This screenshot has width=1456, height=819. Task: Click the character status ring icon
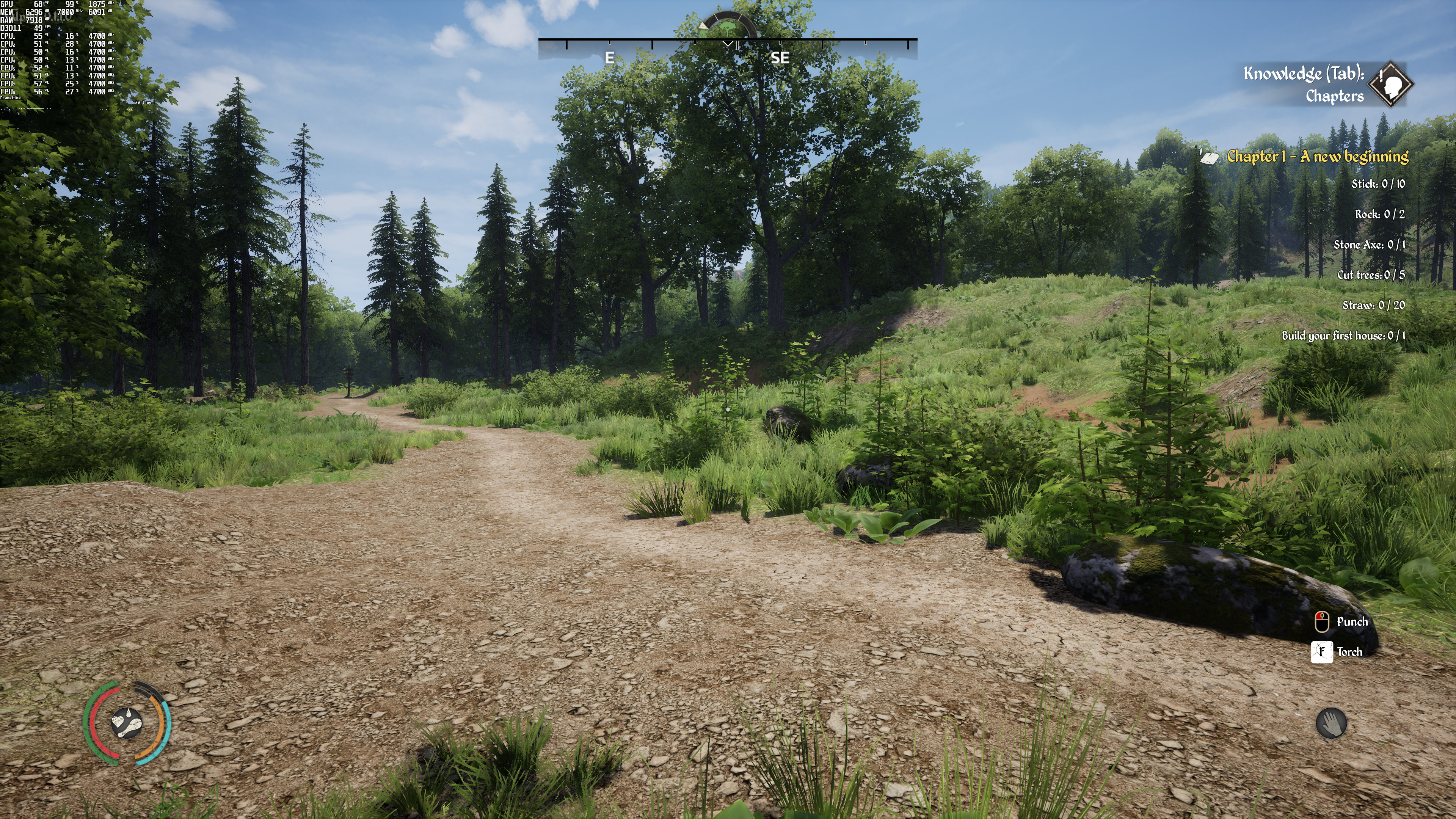tap(127, 723)
